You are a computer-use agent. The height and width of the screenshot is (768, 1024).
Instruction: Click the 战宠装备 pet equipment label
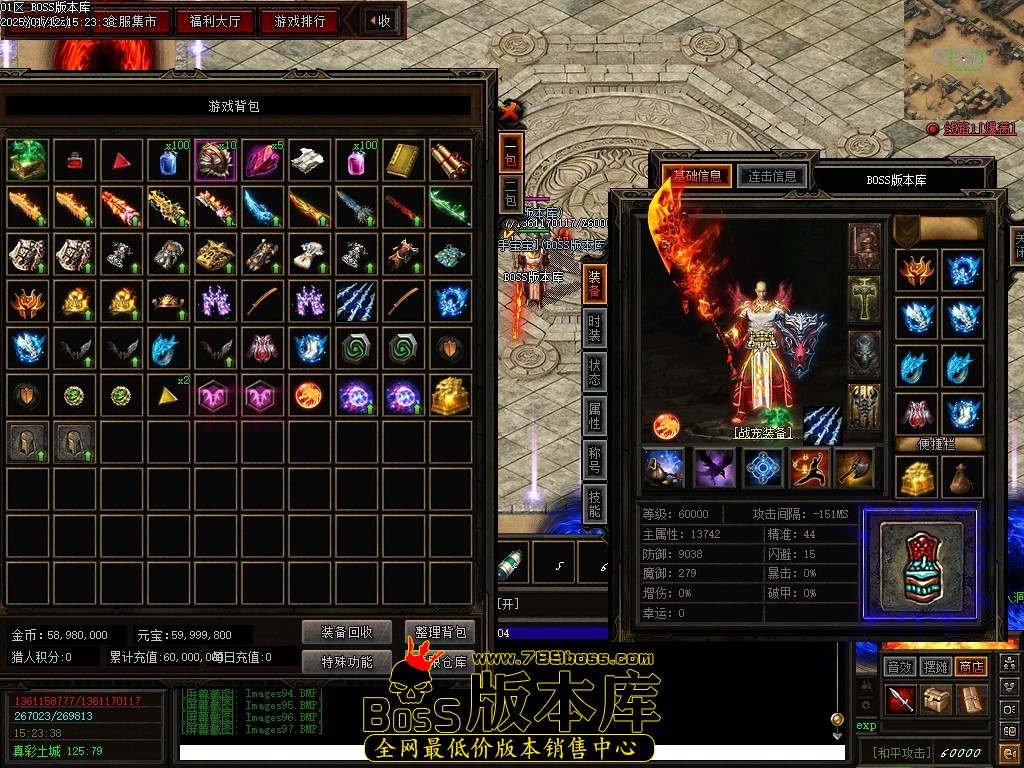762,433
